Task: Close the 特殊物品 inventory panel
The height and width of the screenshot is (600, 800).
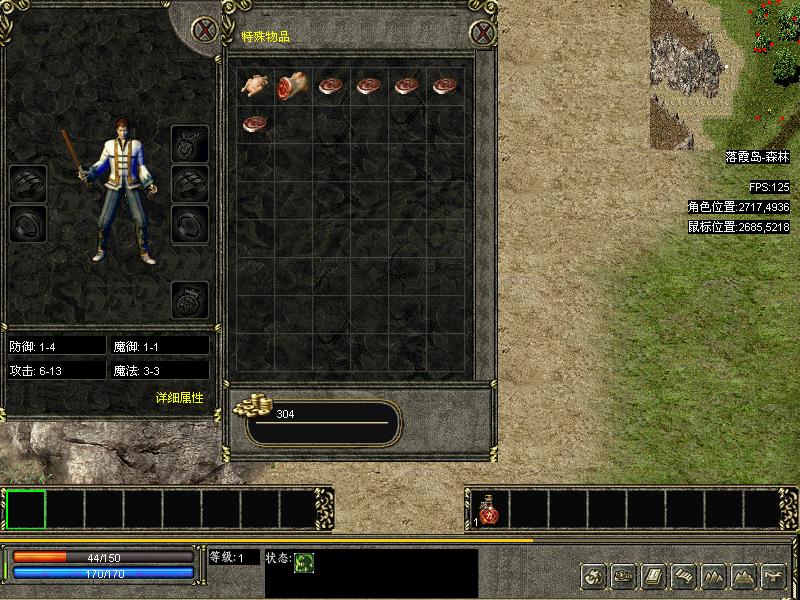Action: (483, 32)
